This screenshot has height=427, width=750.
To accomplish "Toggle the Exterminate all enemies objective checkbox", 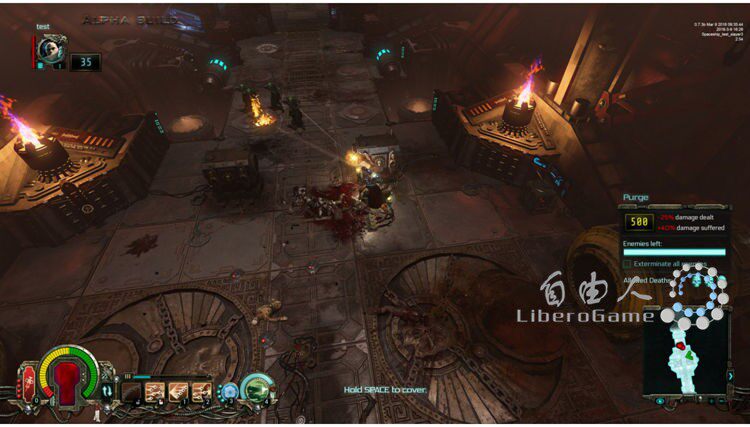I will 627,264.
